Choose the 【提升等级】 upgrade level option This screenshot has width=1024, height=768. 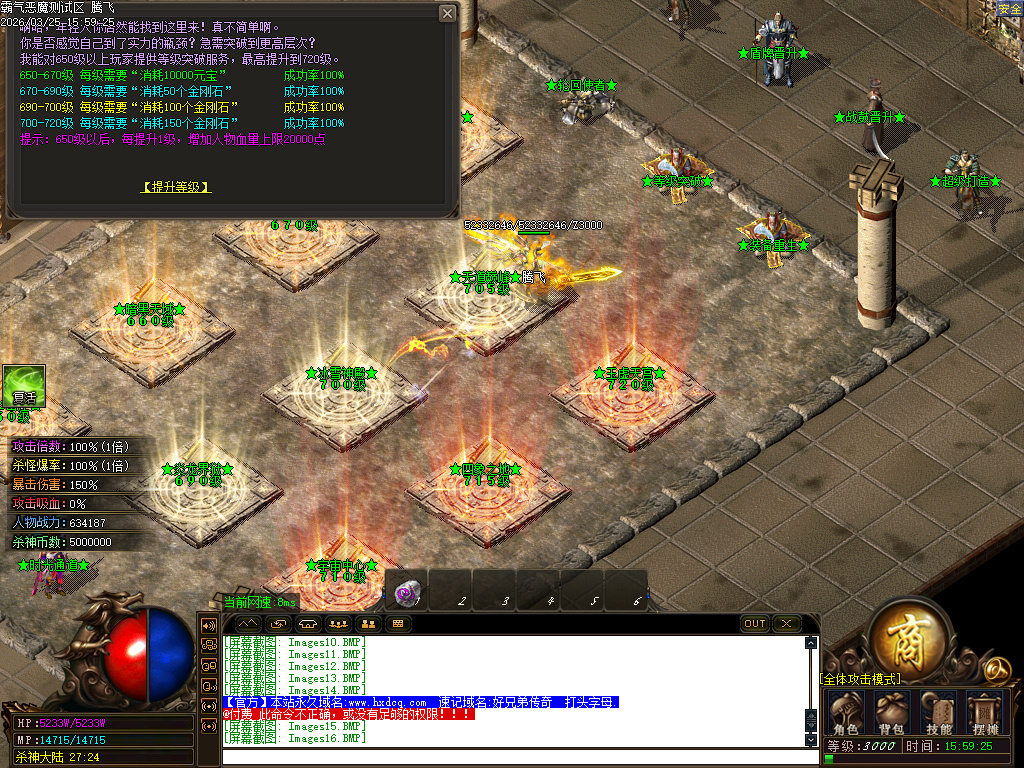click(176, 187)
